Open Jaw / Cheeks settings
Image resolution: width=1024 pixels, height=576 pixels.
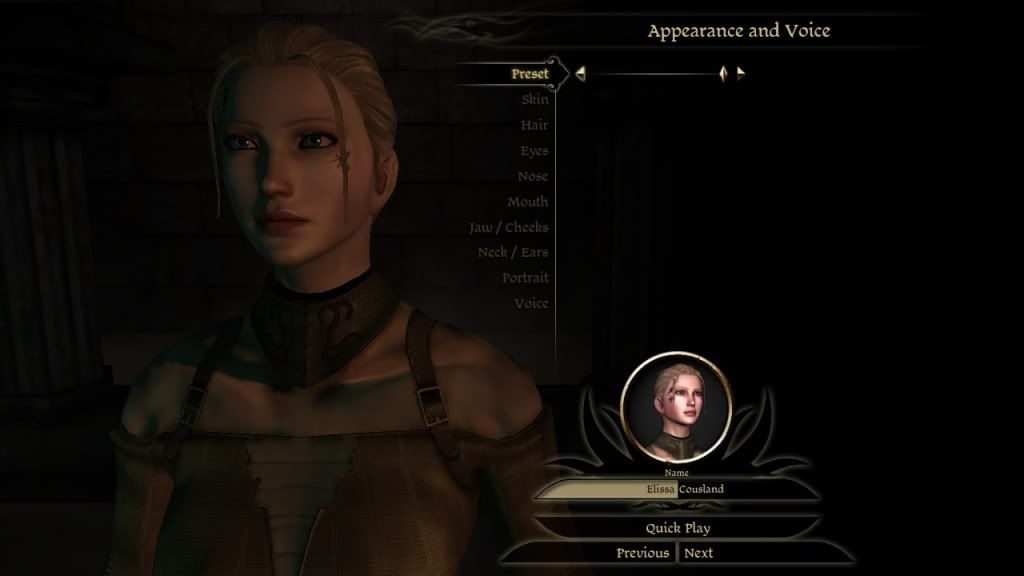(508, 227)
